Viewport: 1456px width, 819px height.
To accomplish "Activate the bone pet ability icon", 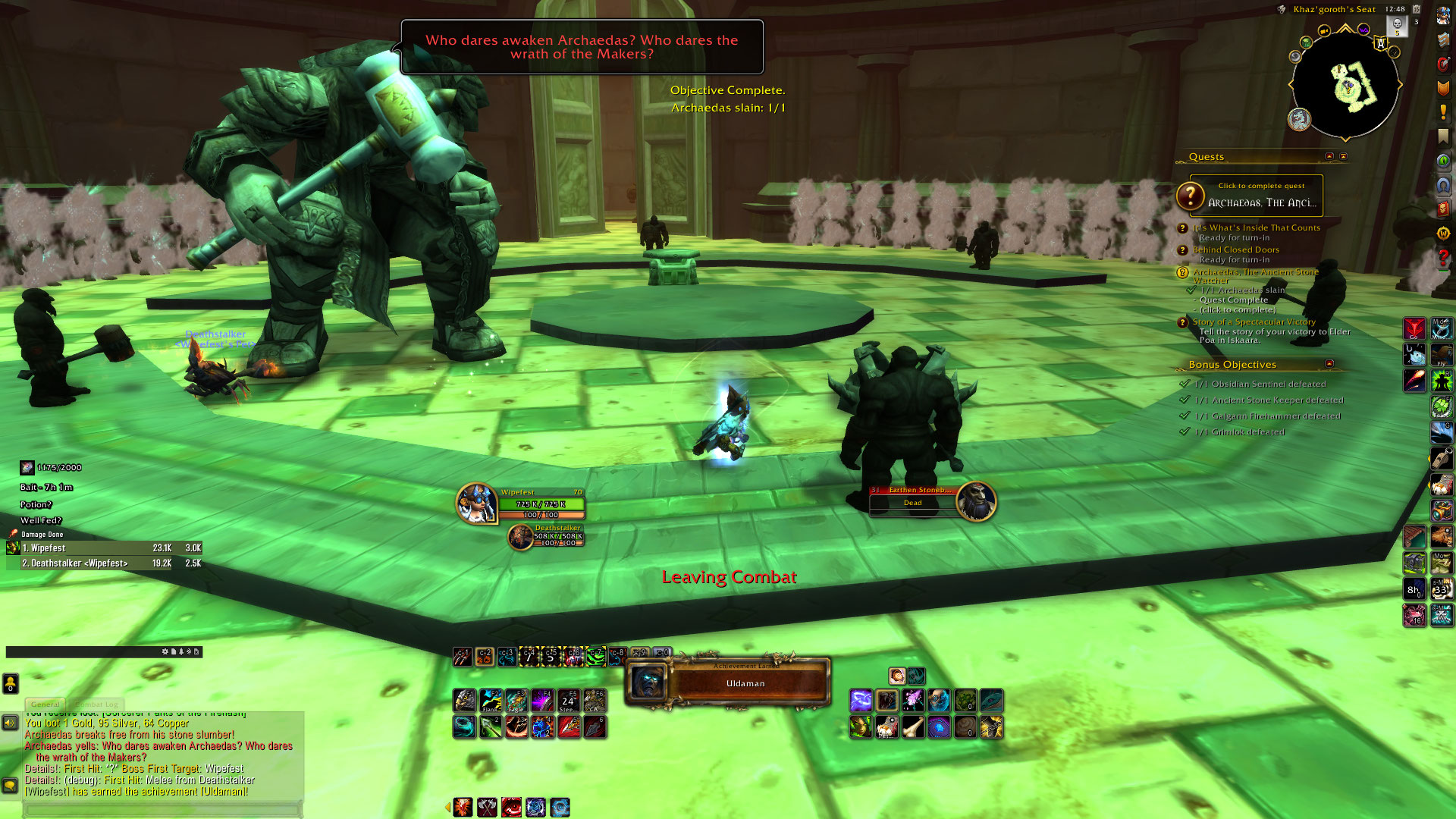I will point(913,728).
